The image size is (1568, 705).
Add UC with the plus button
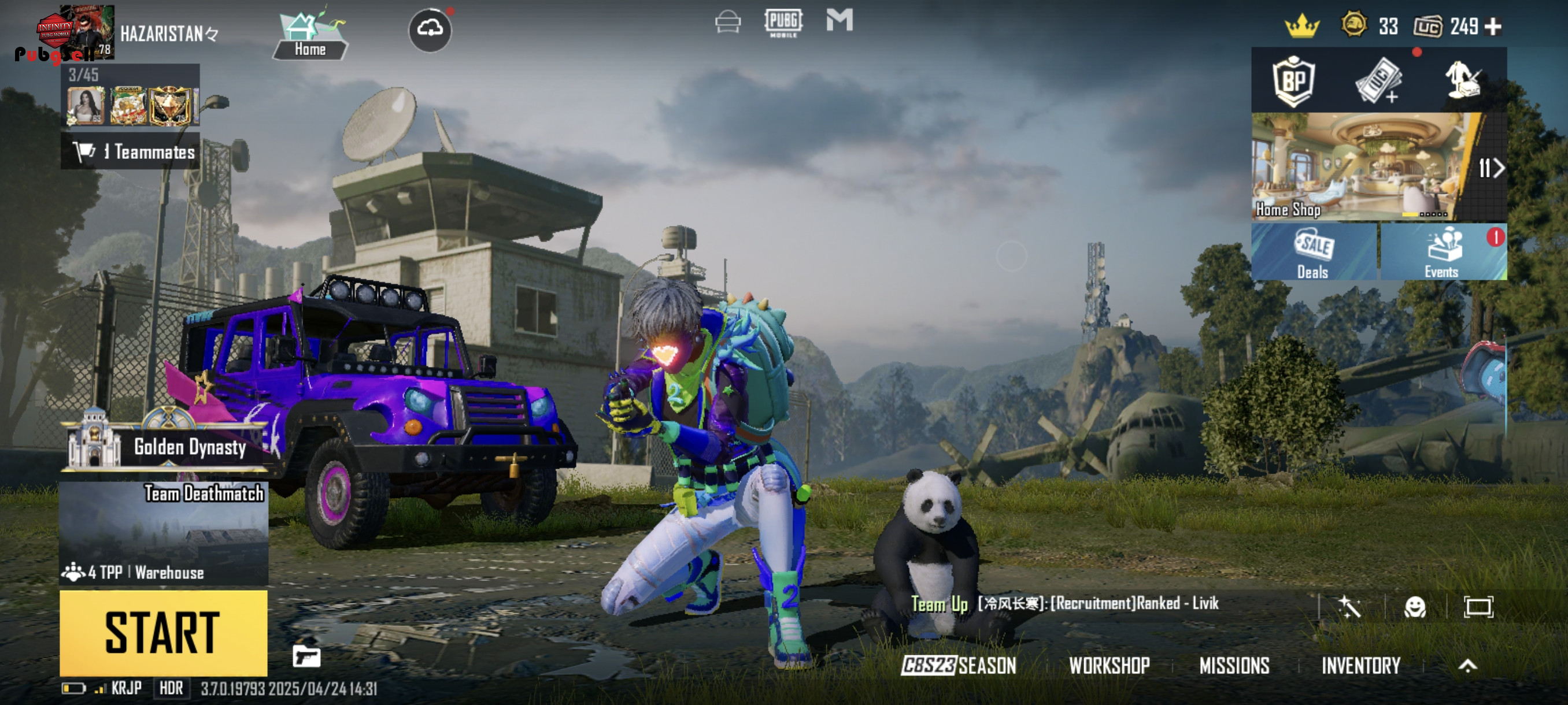(x=1493, y=27)
